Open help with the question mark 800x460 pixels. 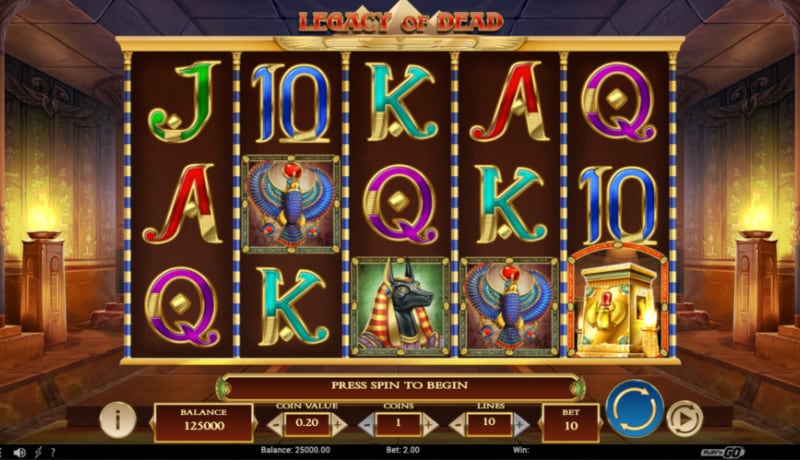[51, 453]
